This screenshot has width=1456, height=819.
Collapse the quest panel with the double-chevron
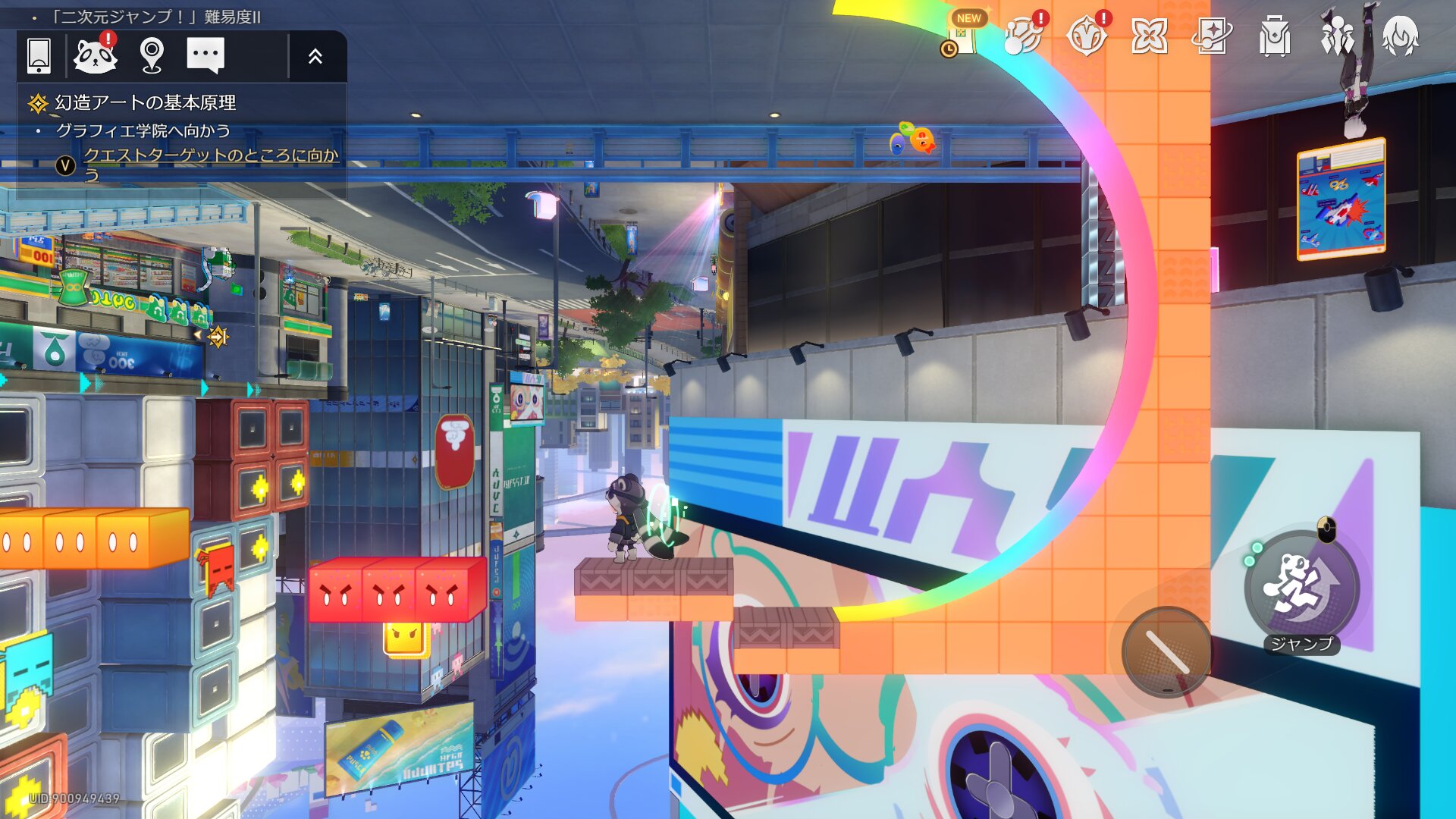tap(315, 55)
